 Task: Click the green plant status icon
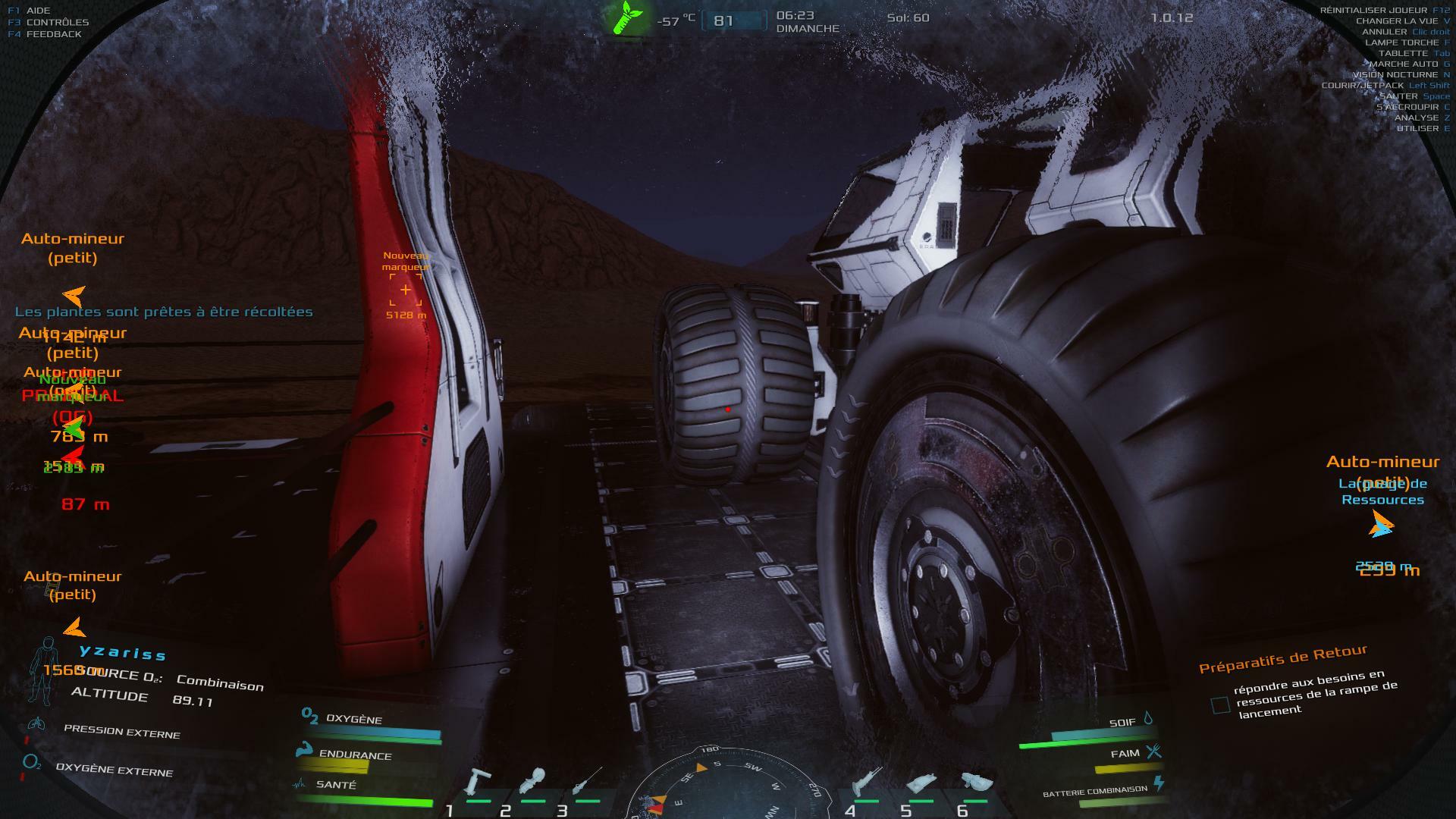(x=629, y=18)
